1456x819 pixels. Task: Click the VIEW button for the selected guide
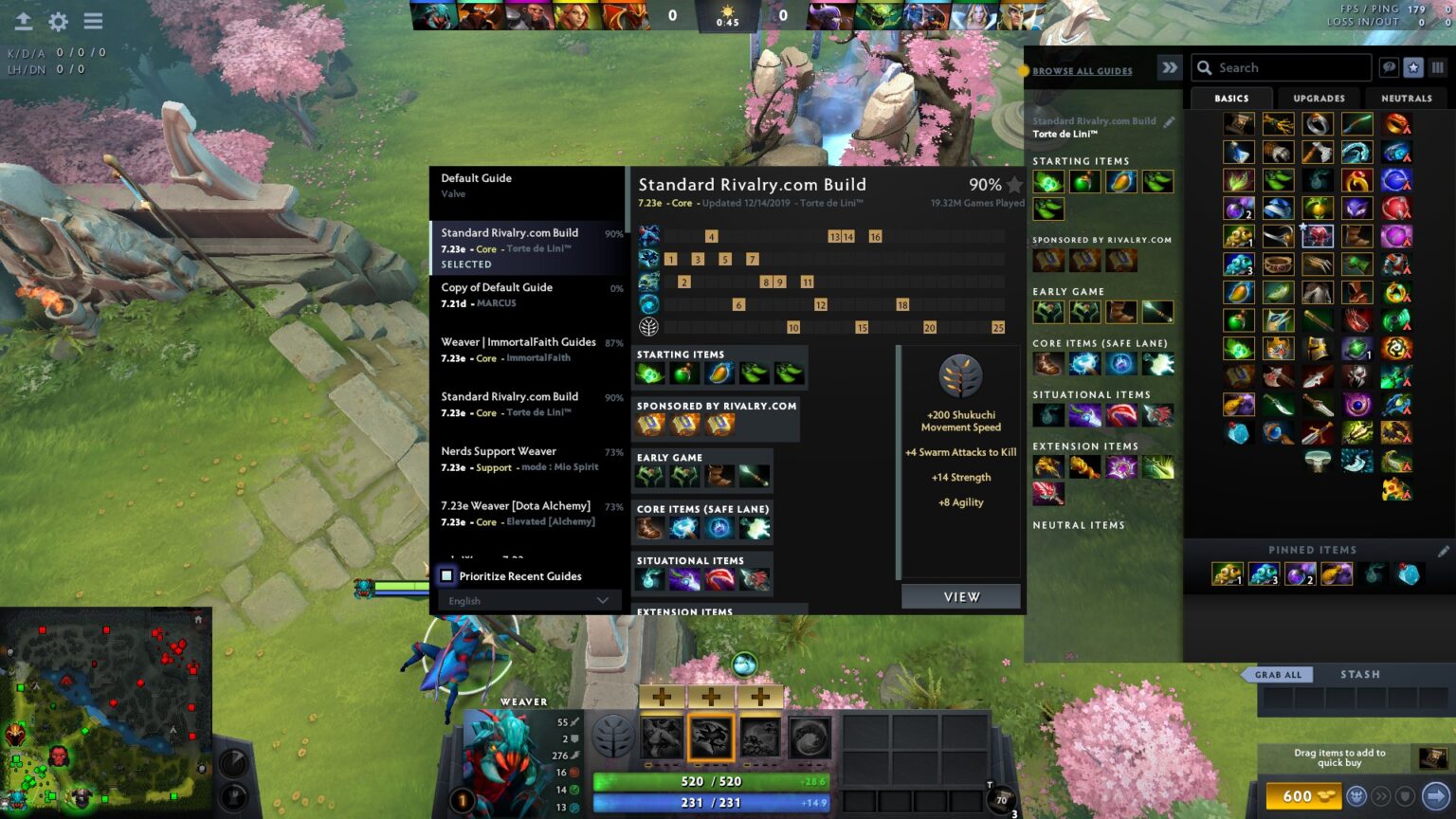click(960, 596)
